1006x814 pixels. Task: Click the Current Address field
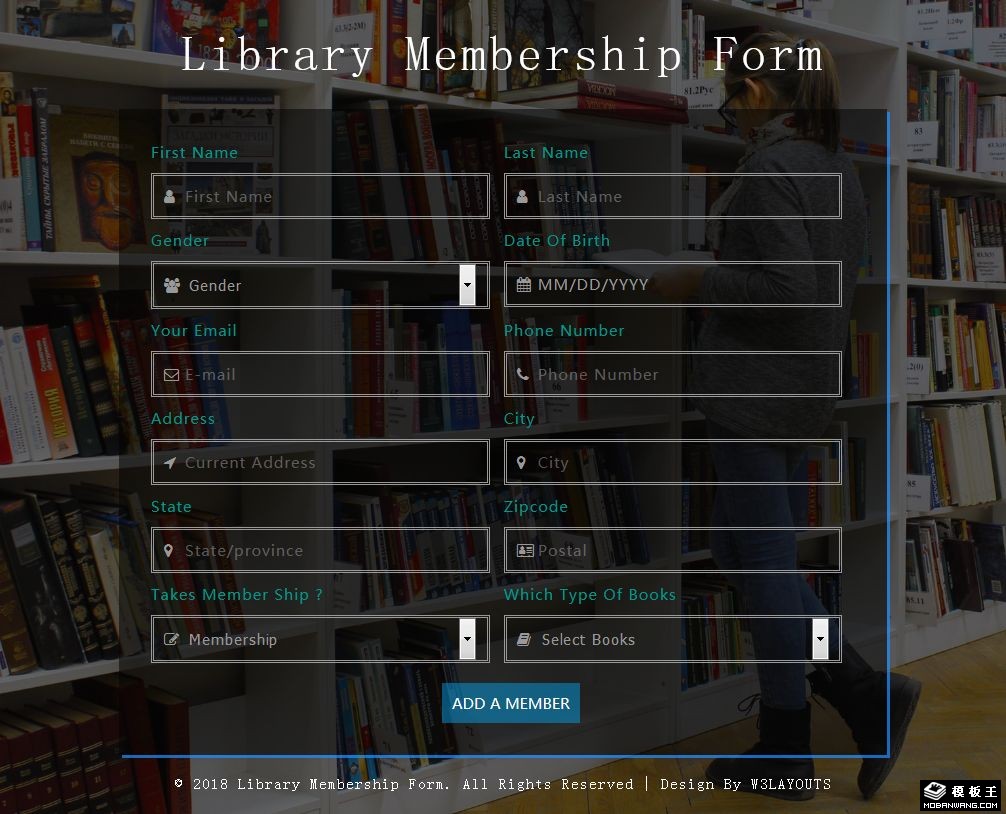tap(320, 462)
